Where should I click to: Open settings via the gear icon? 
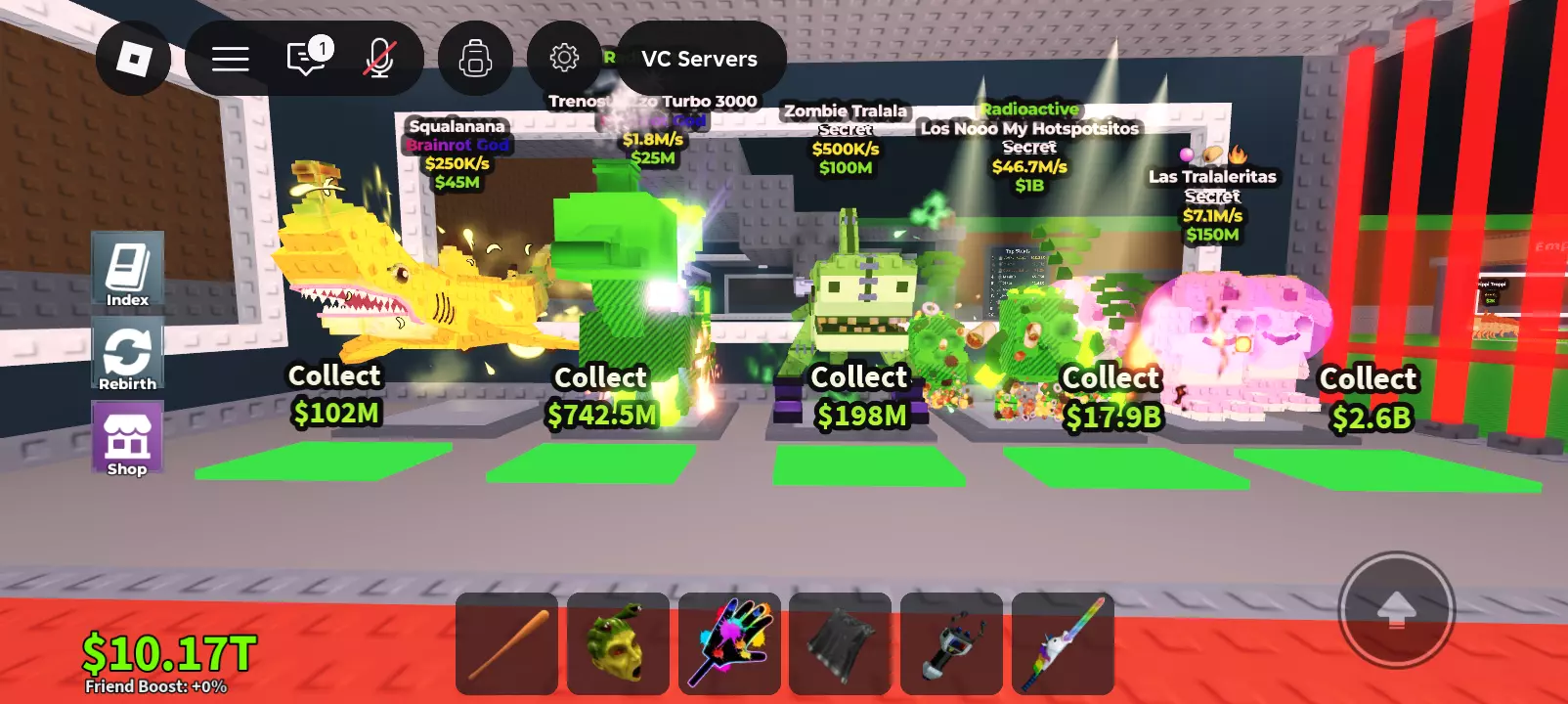coord(564,59)
